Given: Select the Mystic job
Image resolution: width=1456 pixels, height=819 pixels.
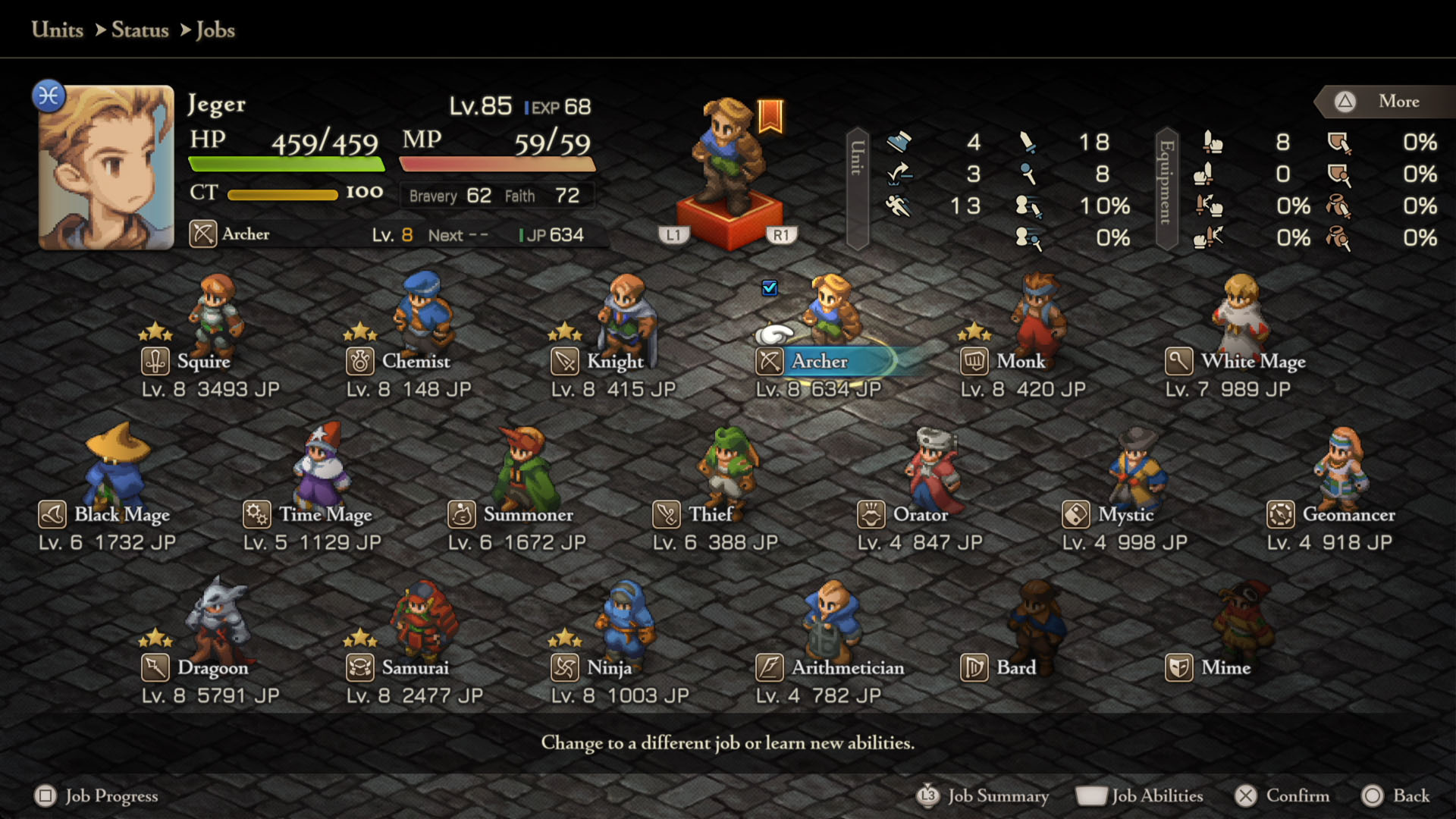Looking at the screenshot, I should point(1125,515).
